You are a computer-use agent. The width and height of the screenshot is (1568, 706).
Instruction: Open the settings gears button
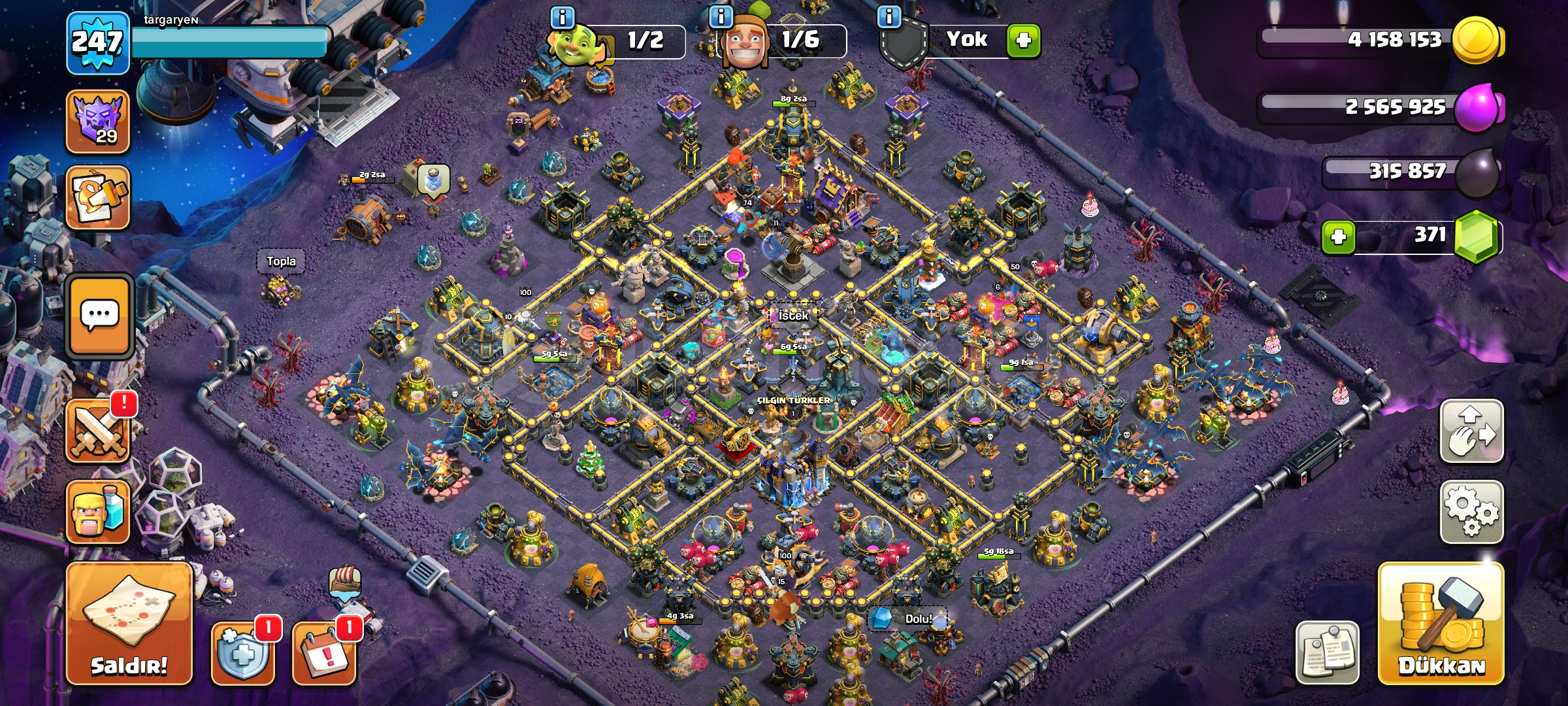pyautogui.click(x=1471, y=512)
